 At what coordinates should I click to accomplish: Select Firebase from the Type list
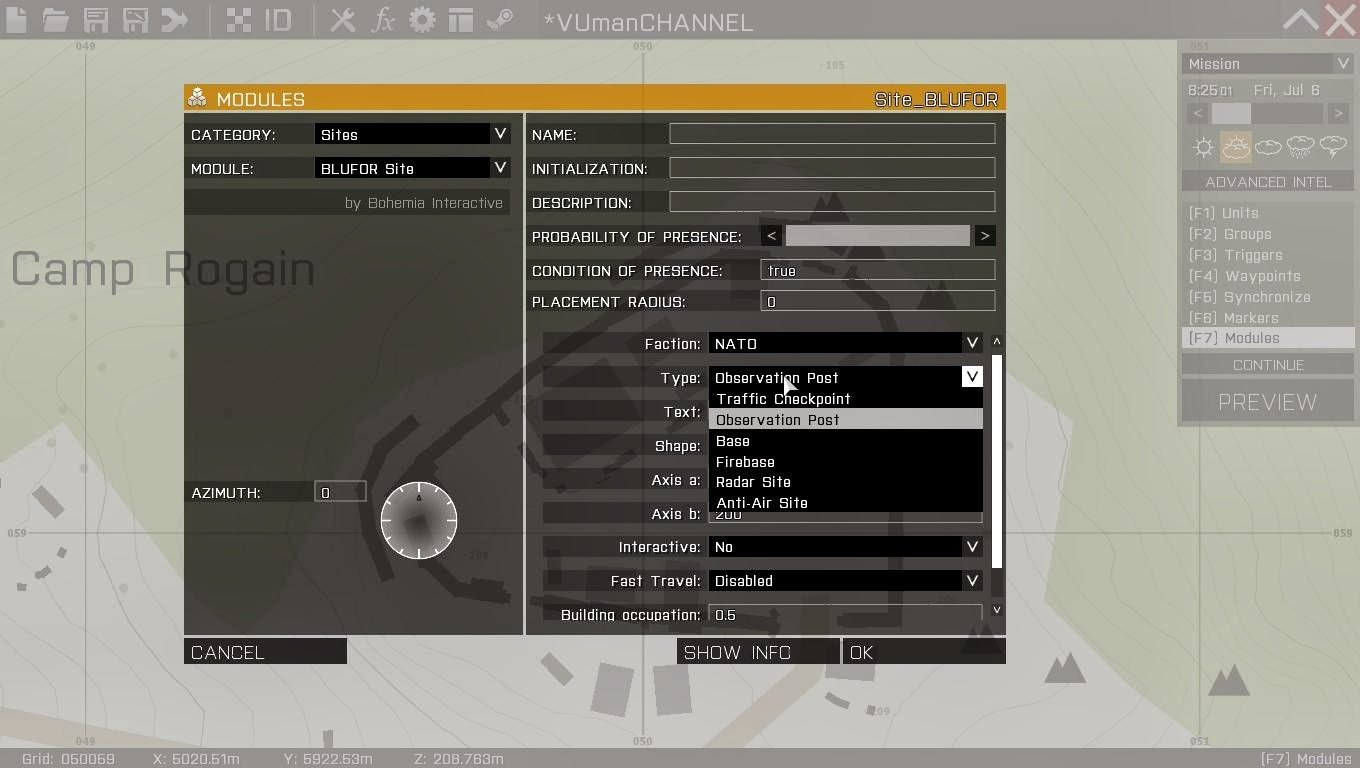tap(744, 461)
